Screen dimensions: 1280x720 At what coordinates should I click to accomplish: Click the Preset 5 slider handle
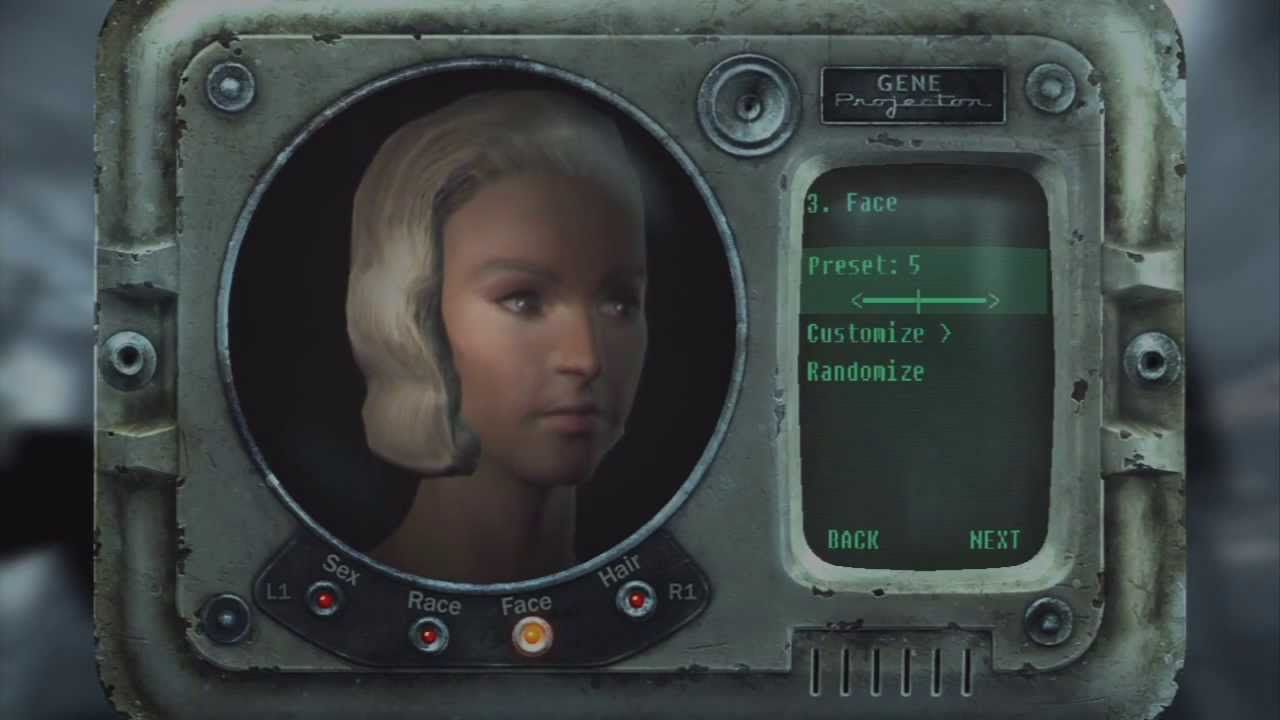click(917, 300)
